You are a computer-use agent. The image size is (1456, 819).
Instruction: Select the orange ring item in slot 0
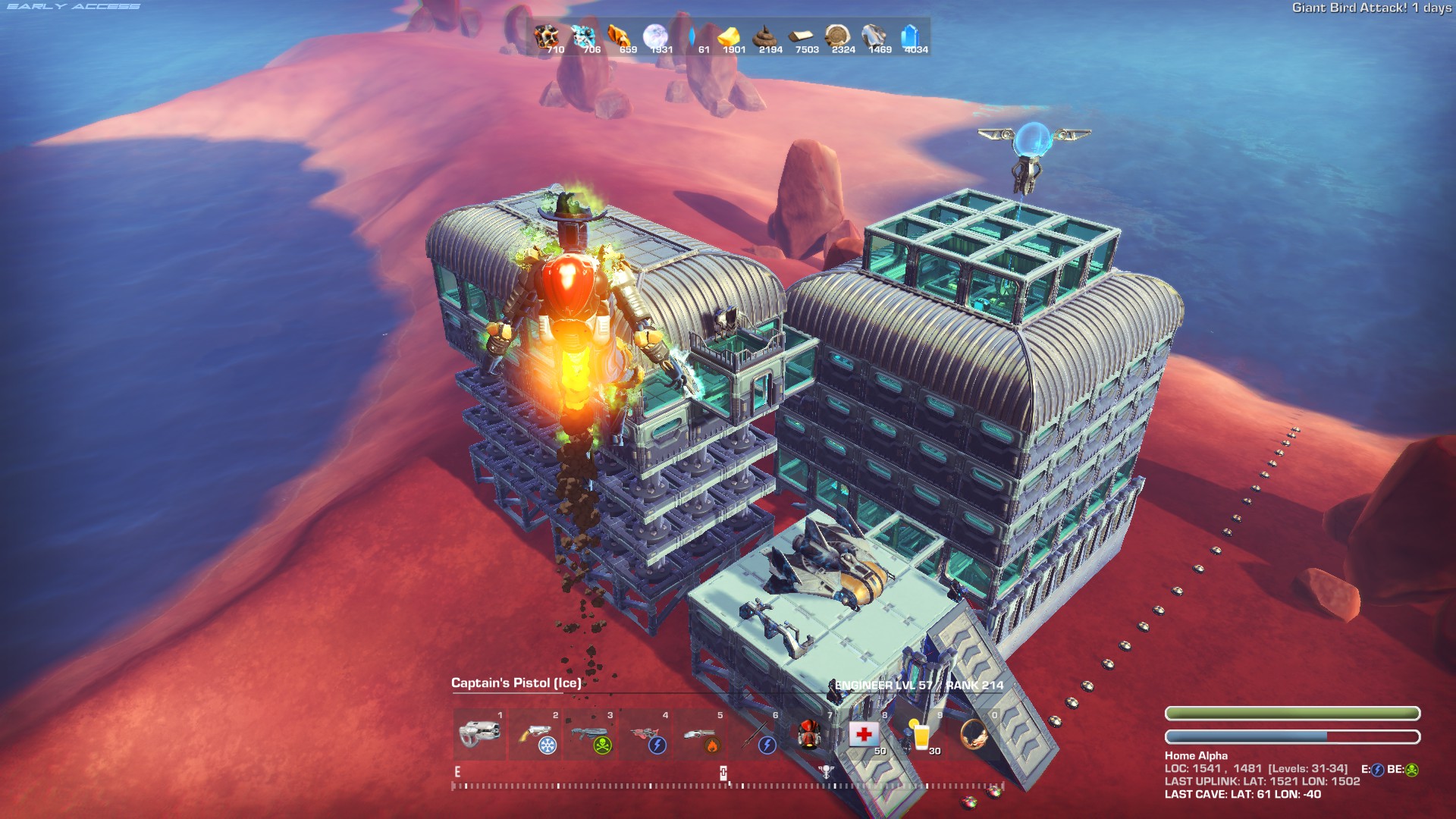[974, 734]
